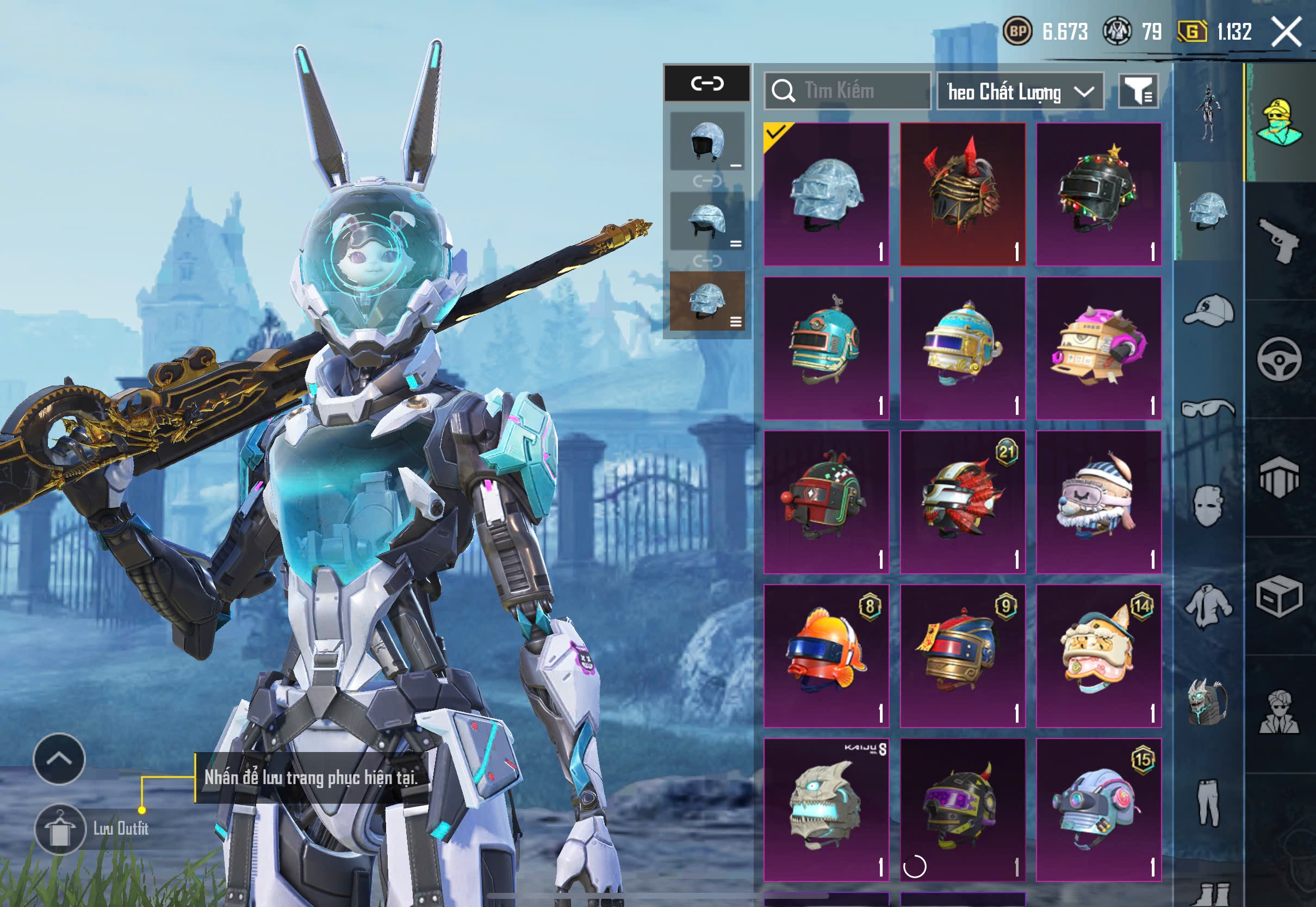Viewport: 1316px width, 907px height.
Task: Open the filter funnel button
Action: pos(1138,91)
